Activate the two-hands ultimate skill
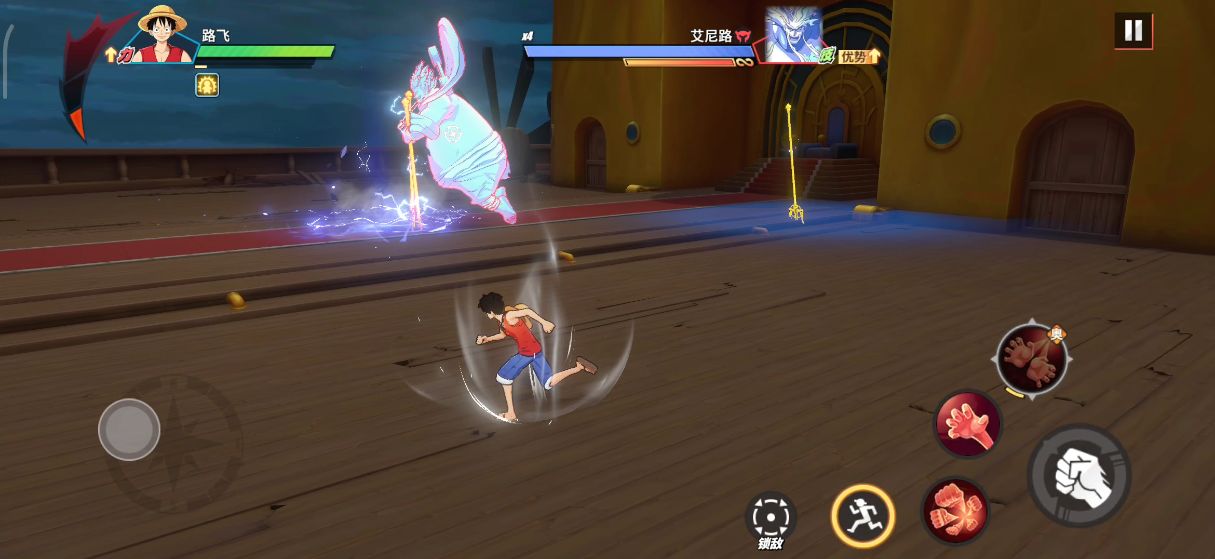The image size is (1215, 559). pyautogui.click(x=1031, y=358)
